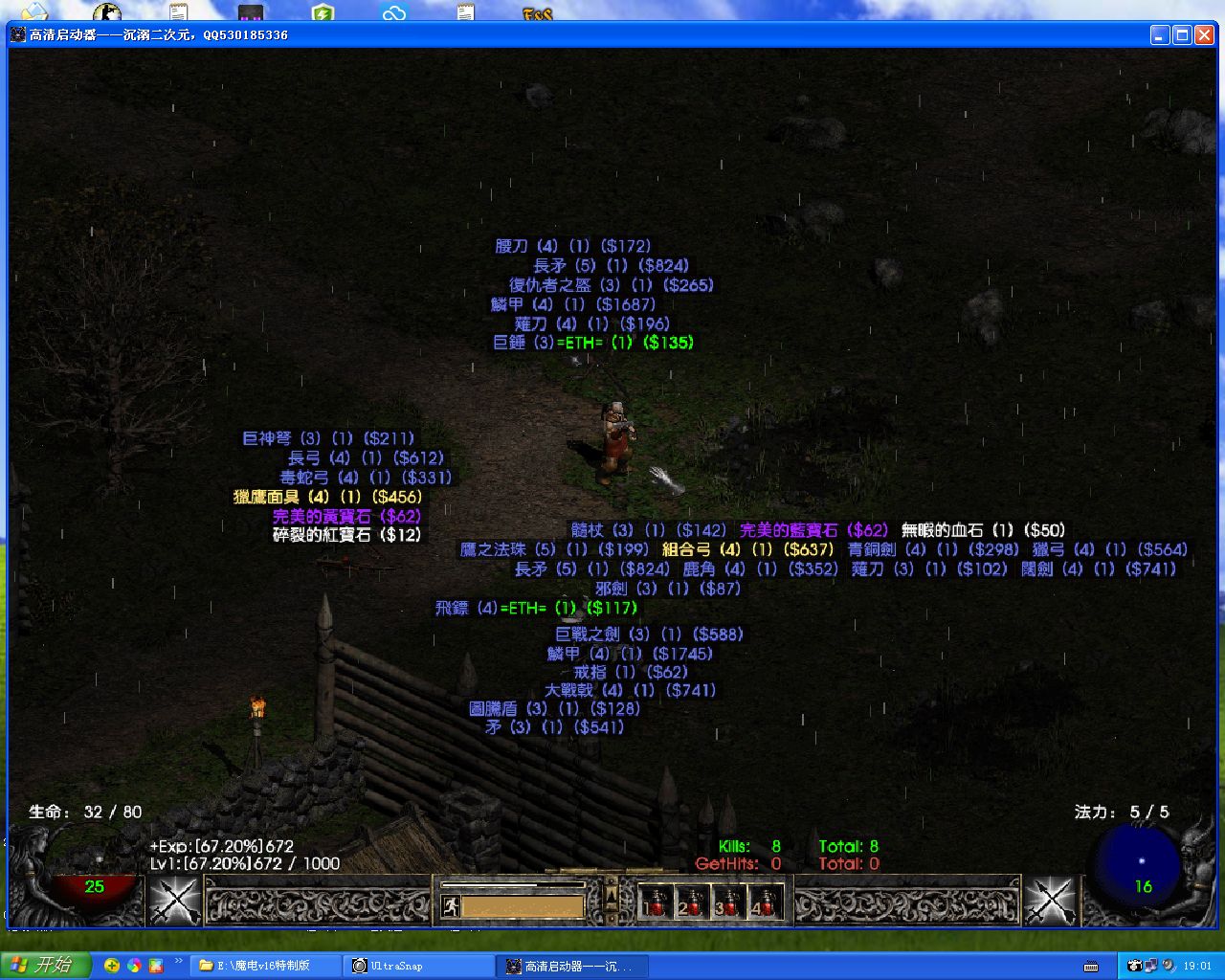Pick up the 完美的藍寶石 item label

(x=813, y=530)
